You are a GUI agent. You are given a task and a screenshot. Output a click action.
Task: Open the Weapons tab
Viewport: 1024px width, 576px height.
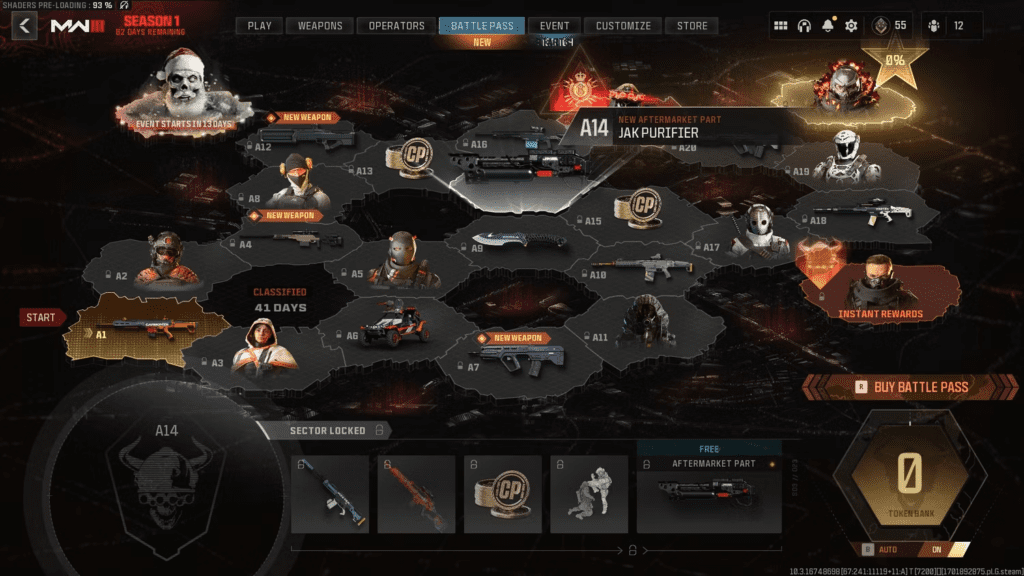coord(320,26)
